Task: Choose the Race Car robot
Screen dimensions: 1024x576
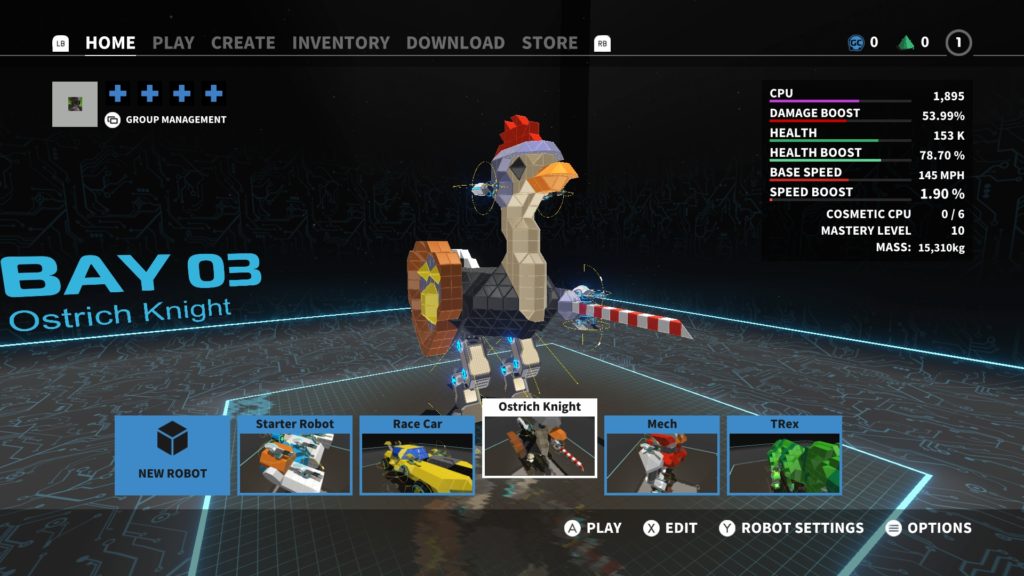Action: click(x=417, y=455)
